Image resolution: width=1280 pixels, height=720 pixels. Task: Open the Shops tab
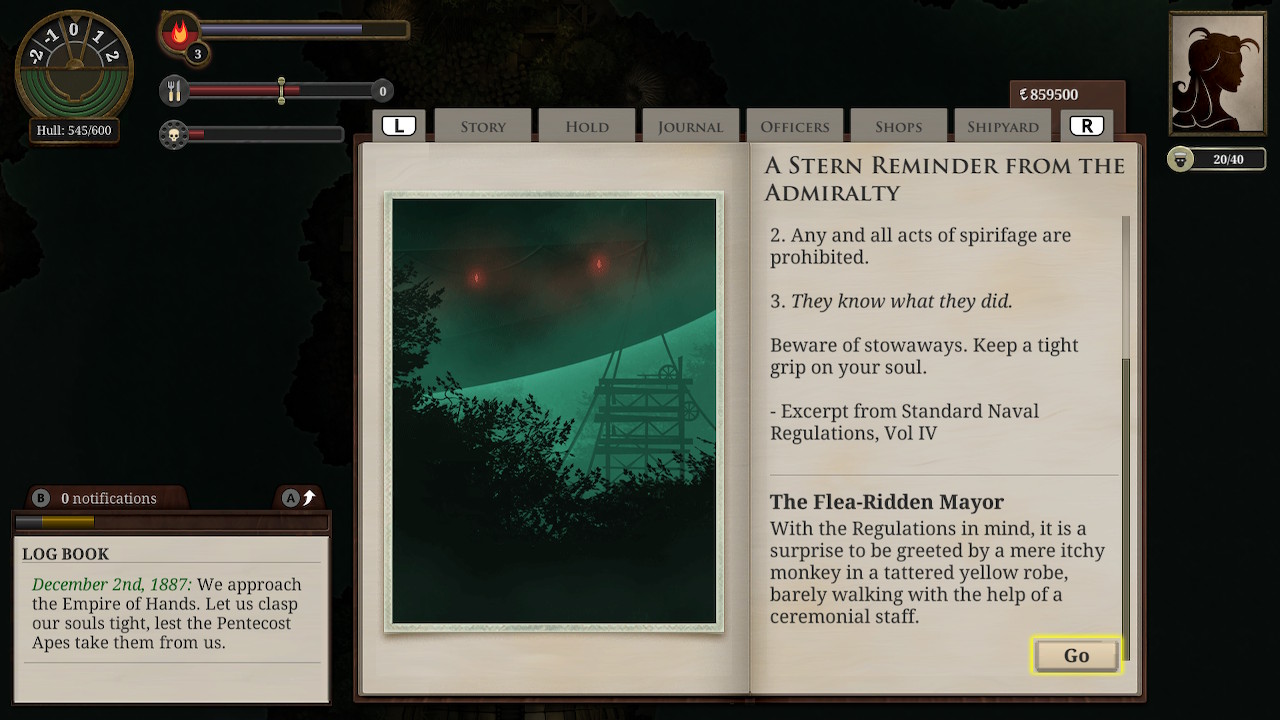[898, 126]
